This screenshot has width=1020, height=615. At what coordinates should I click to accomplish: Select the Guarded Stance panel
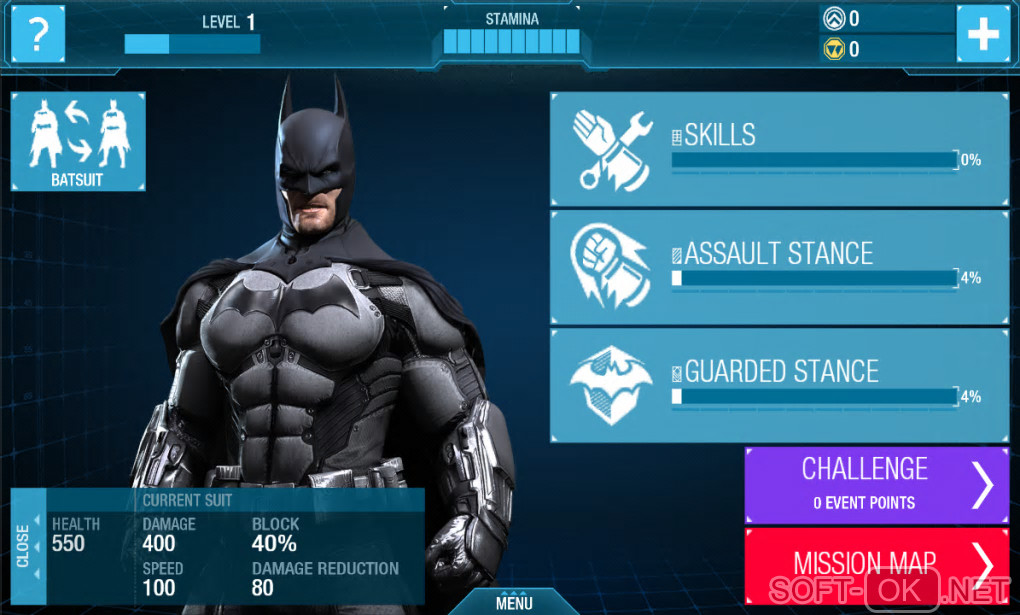778,385
